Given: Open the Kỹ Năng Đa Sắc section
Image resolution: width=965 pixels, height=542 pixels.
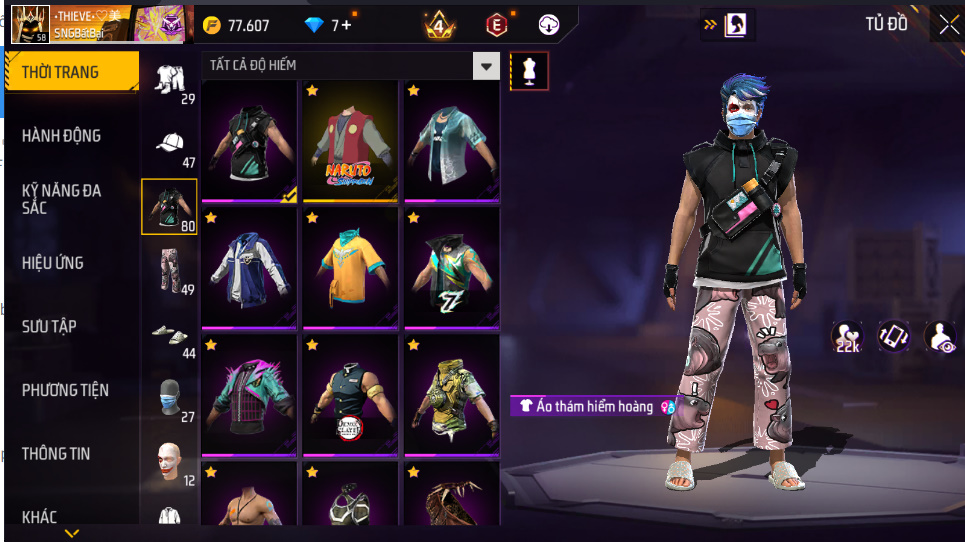Looking at the screenshot, I should pyautogui.click(x=62, y=198).
